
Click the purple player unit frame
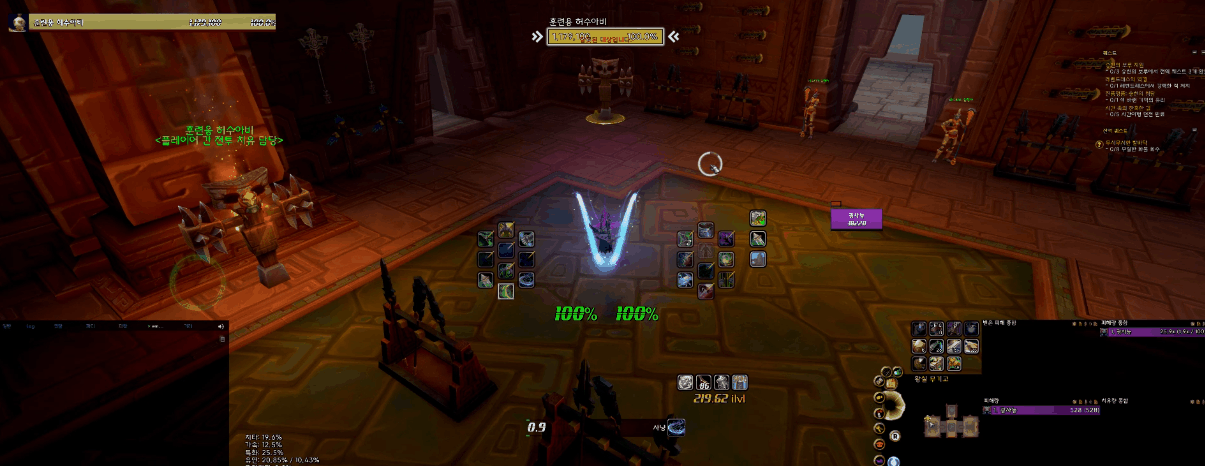pos(857,219)
